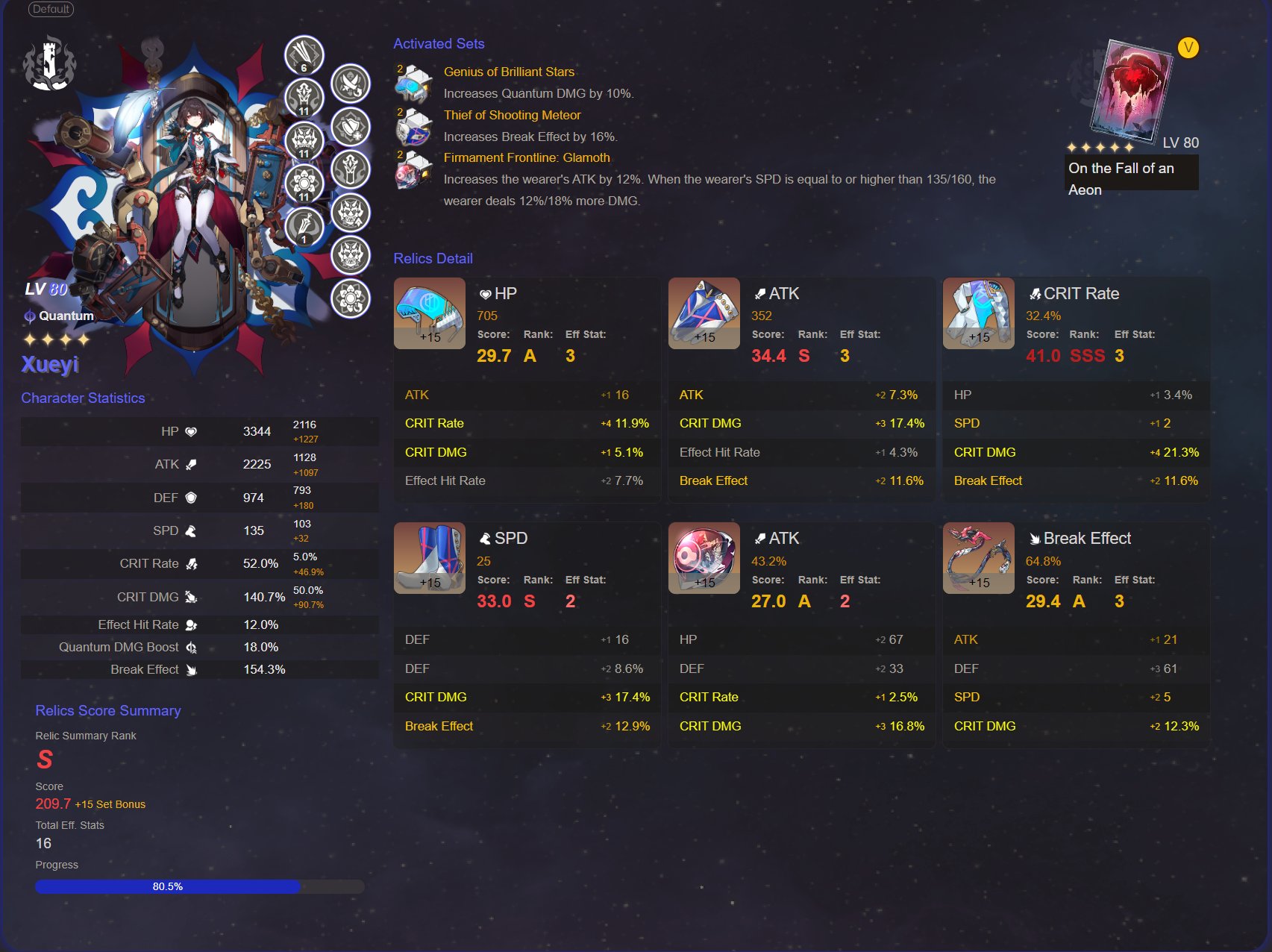This screenshot has width=1272, height=952.
Task: Click the Firmament Frontline: Glamoth set icon
Action: point(414,170)
